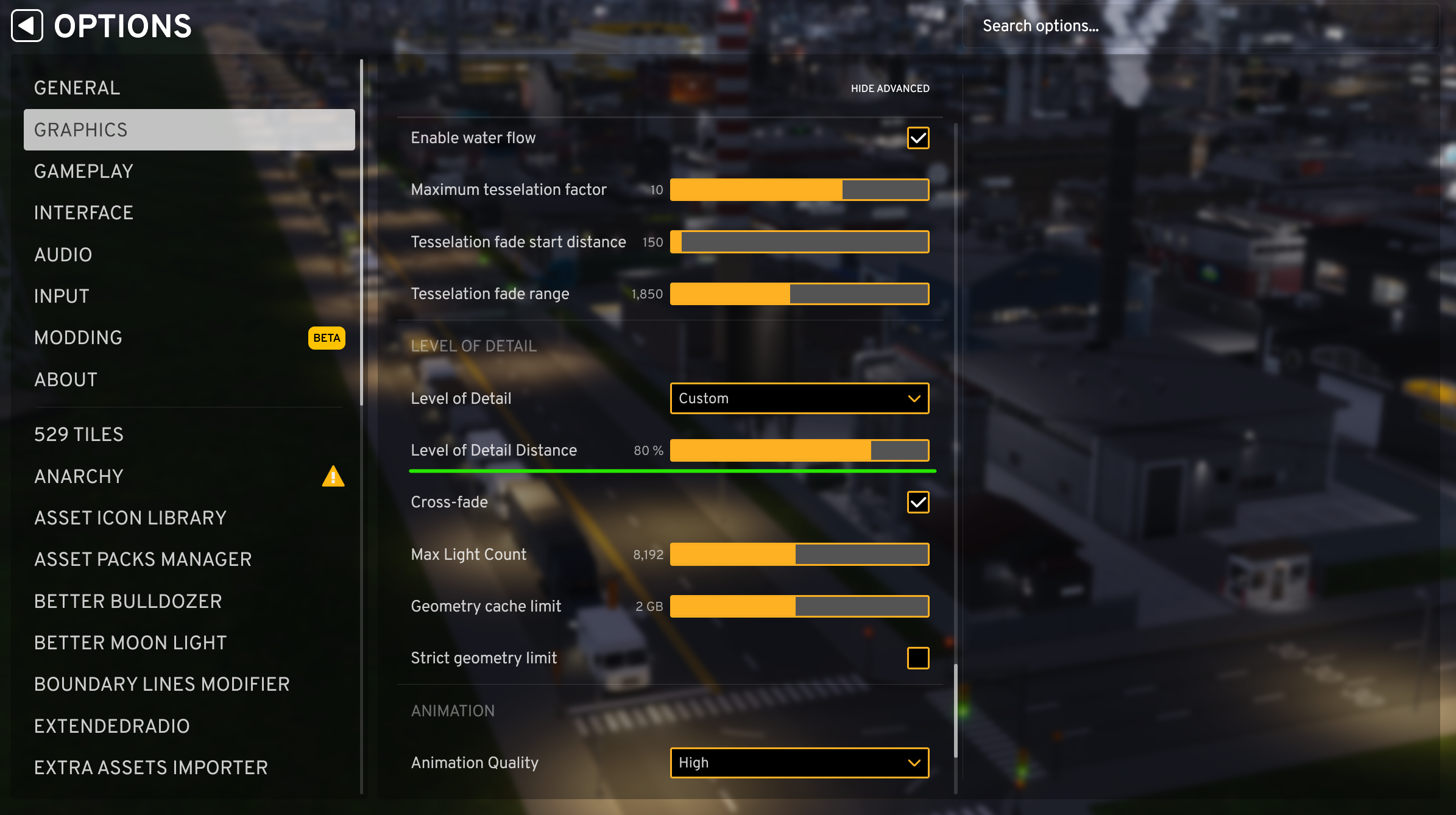The width and height of the screenshot is (1456, 815).
Task: Click the Level of Detail Distance slider
Action: click(x=799, y=450)
